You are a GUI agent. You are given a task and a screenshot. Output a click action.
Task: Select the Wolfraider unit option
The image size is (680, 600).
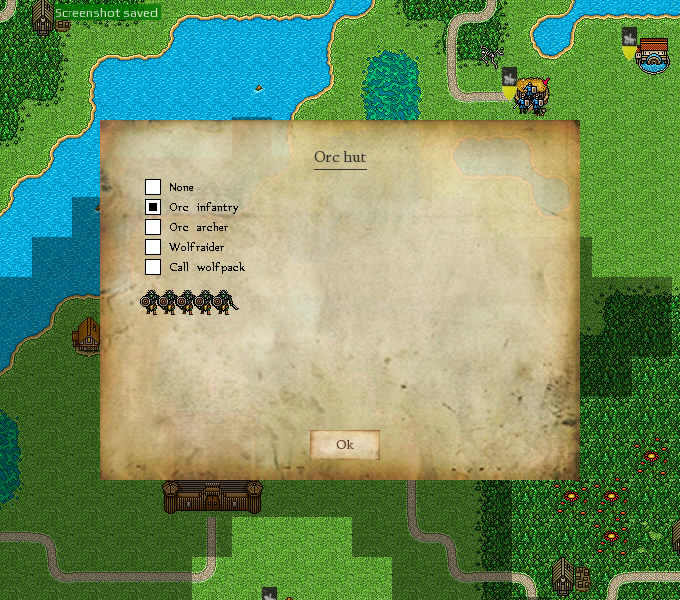click(153, 247)
